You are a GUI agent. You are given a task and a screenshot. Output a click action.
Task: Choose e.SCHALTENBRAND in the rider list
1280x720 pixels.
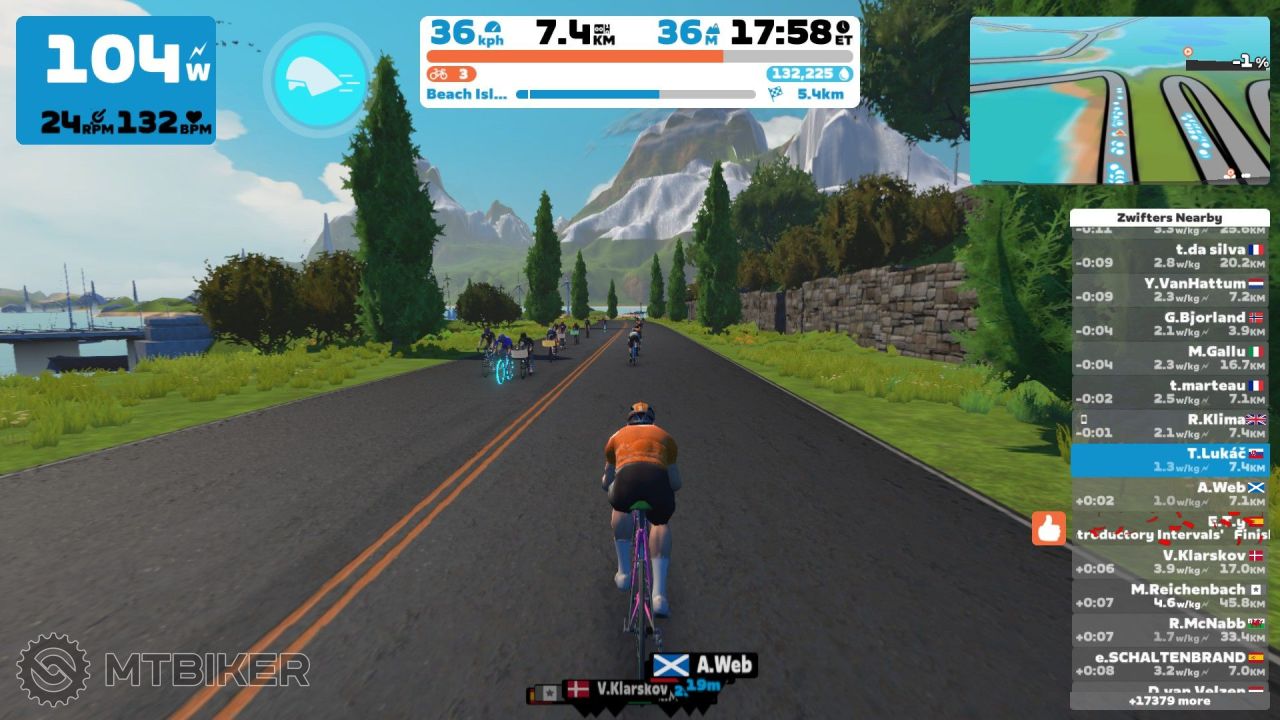(x=1170, y=664)
